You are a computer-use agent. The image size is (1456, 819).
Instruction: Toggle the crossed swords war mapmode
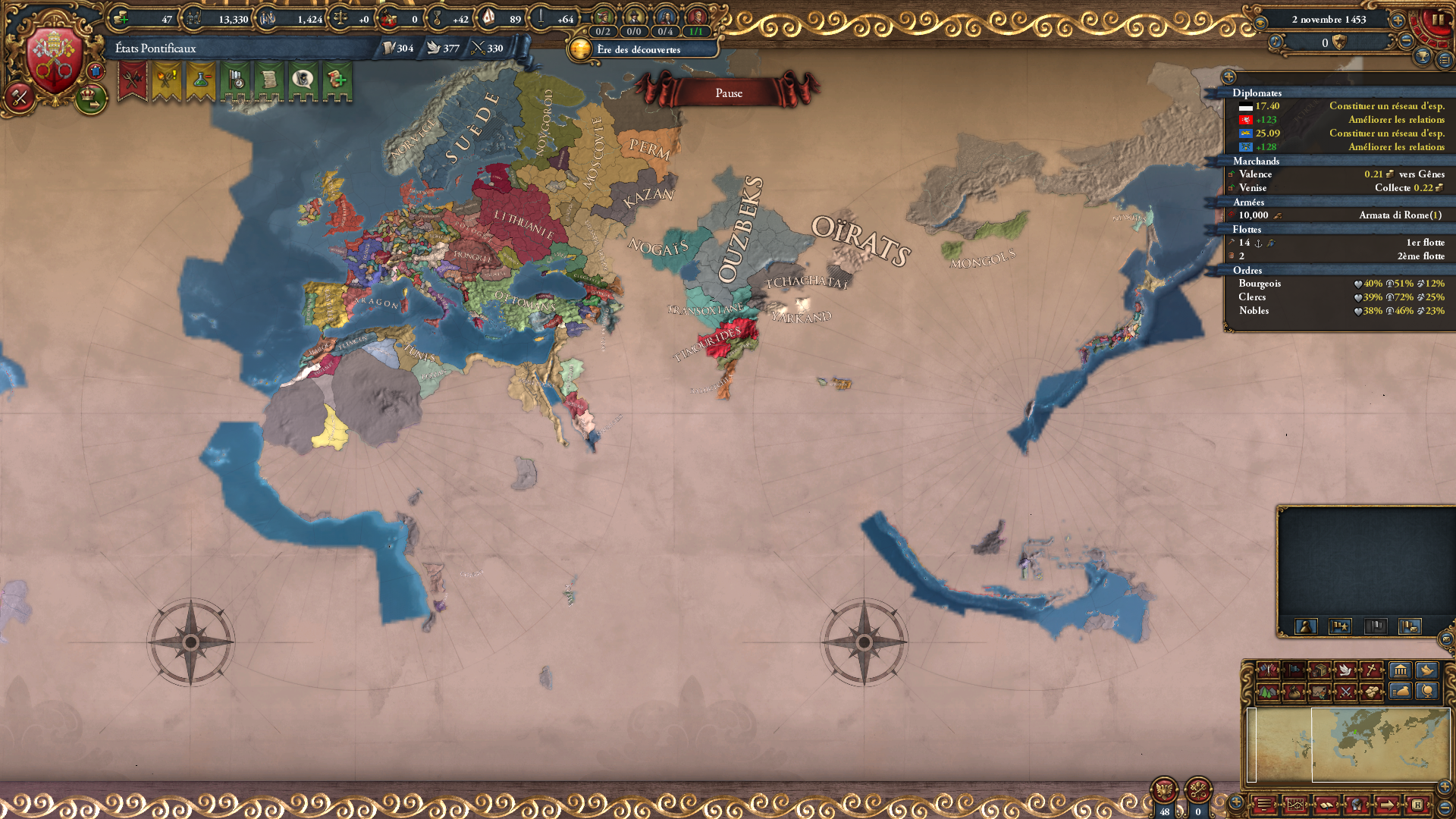(x=1346, y=692)
